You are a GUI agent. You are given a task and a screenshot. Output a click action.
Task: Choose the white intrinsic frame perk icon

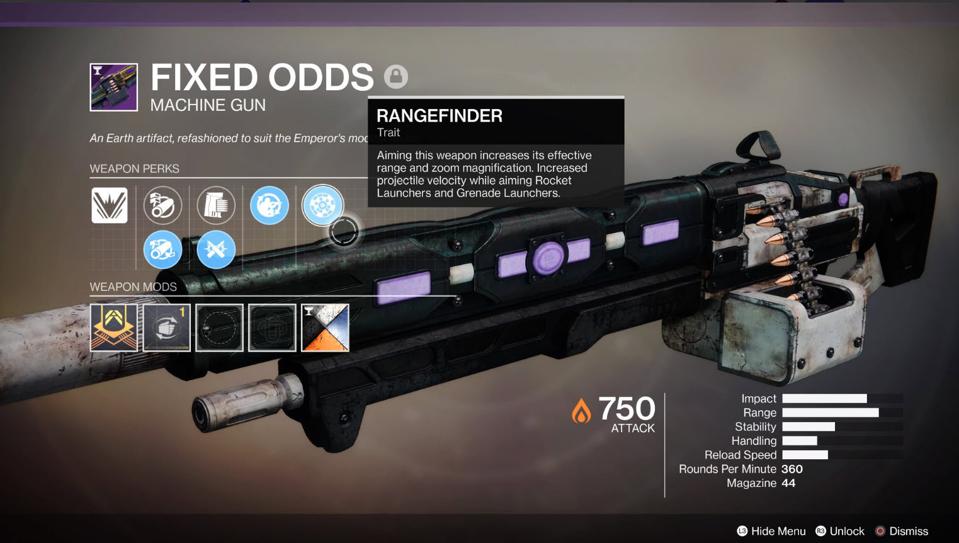(x=110, y=205)
